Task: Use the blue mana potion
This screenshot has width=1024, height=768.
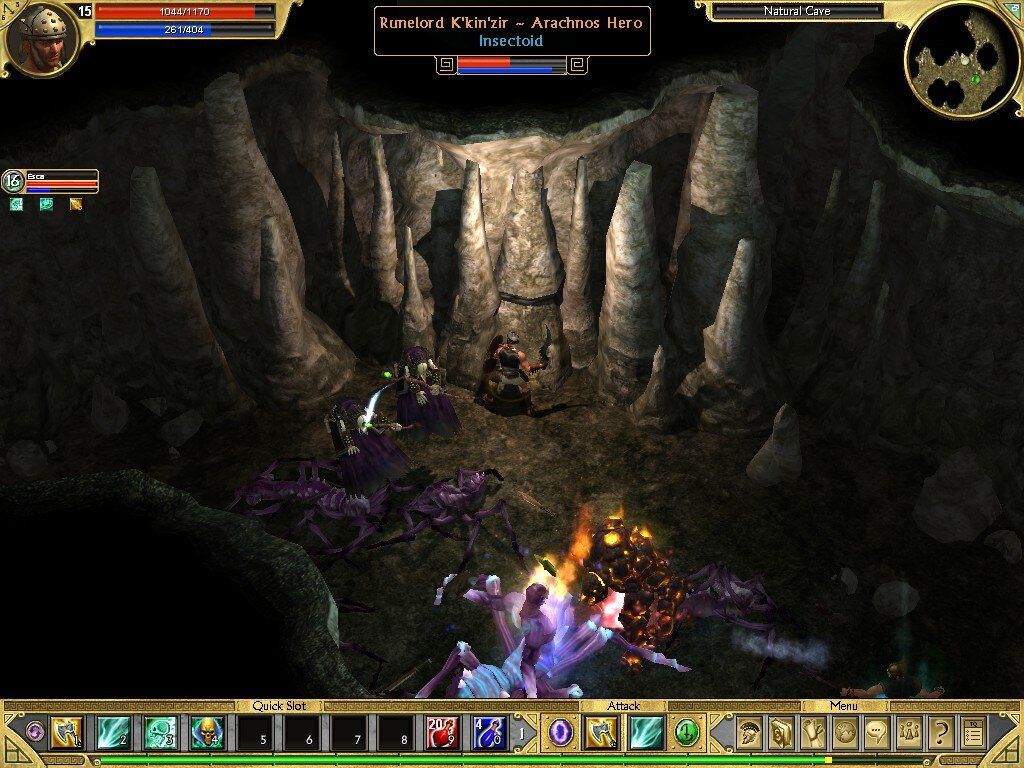Action: (x=489, y=733)
